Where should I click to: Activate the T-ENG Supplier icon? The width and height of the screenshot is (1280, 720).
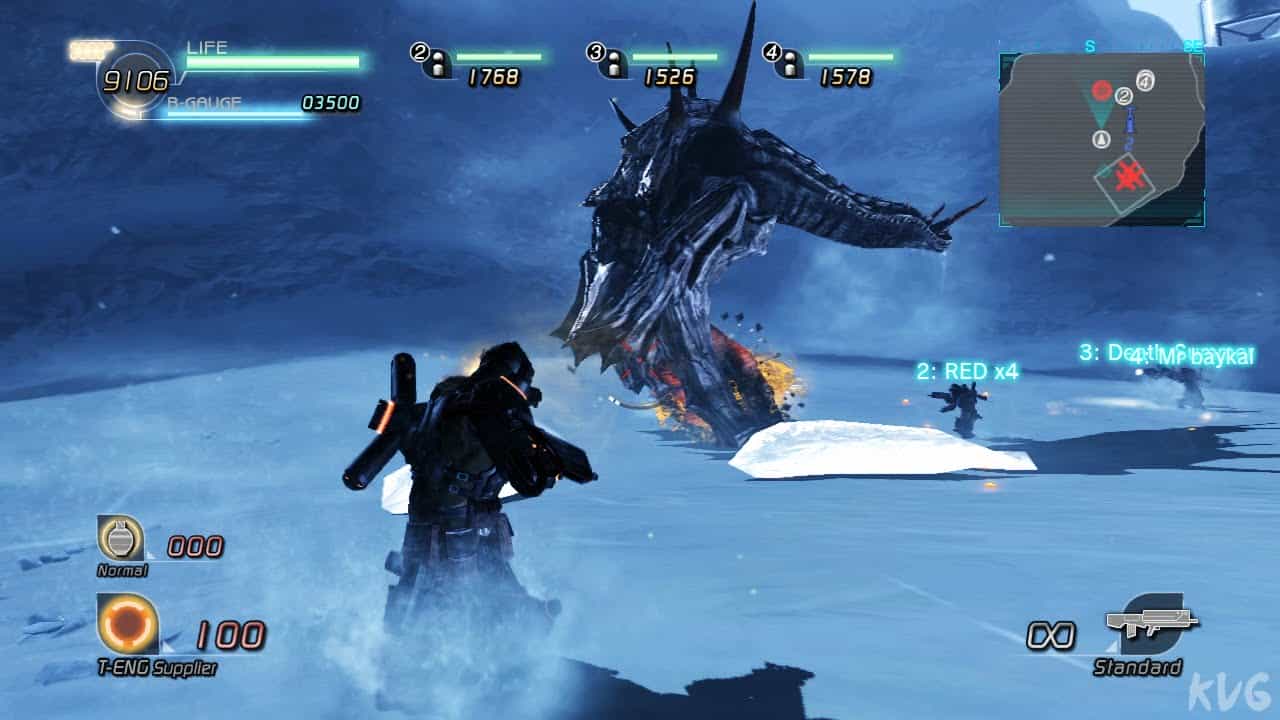pyautogui.click(x=128, y=624)
